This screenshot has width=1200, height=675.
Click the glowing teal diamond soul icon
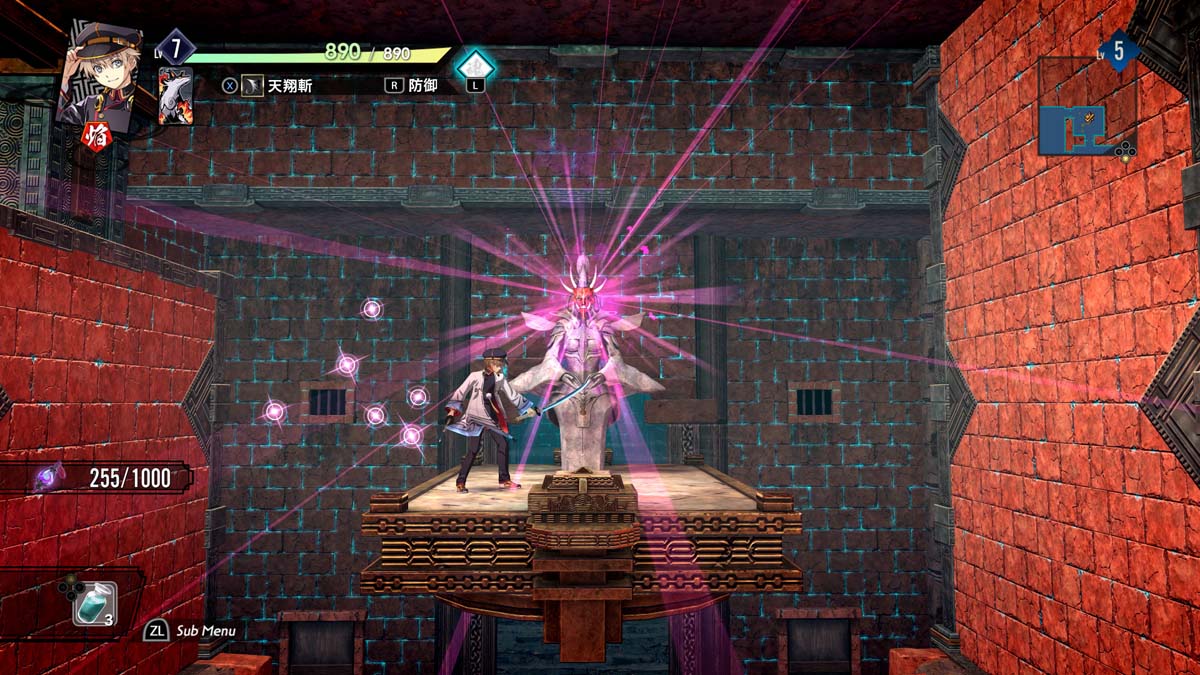pos(474,64)
